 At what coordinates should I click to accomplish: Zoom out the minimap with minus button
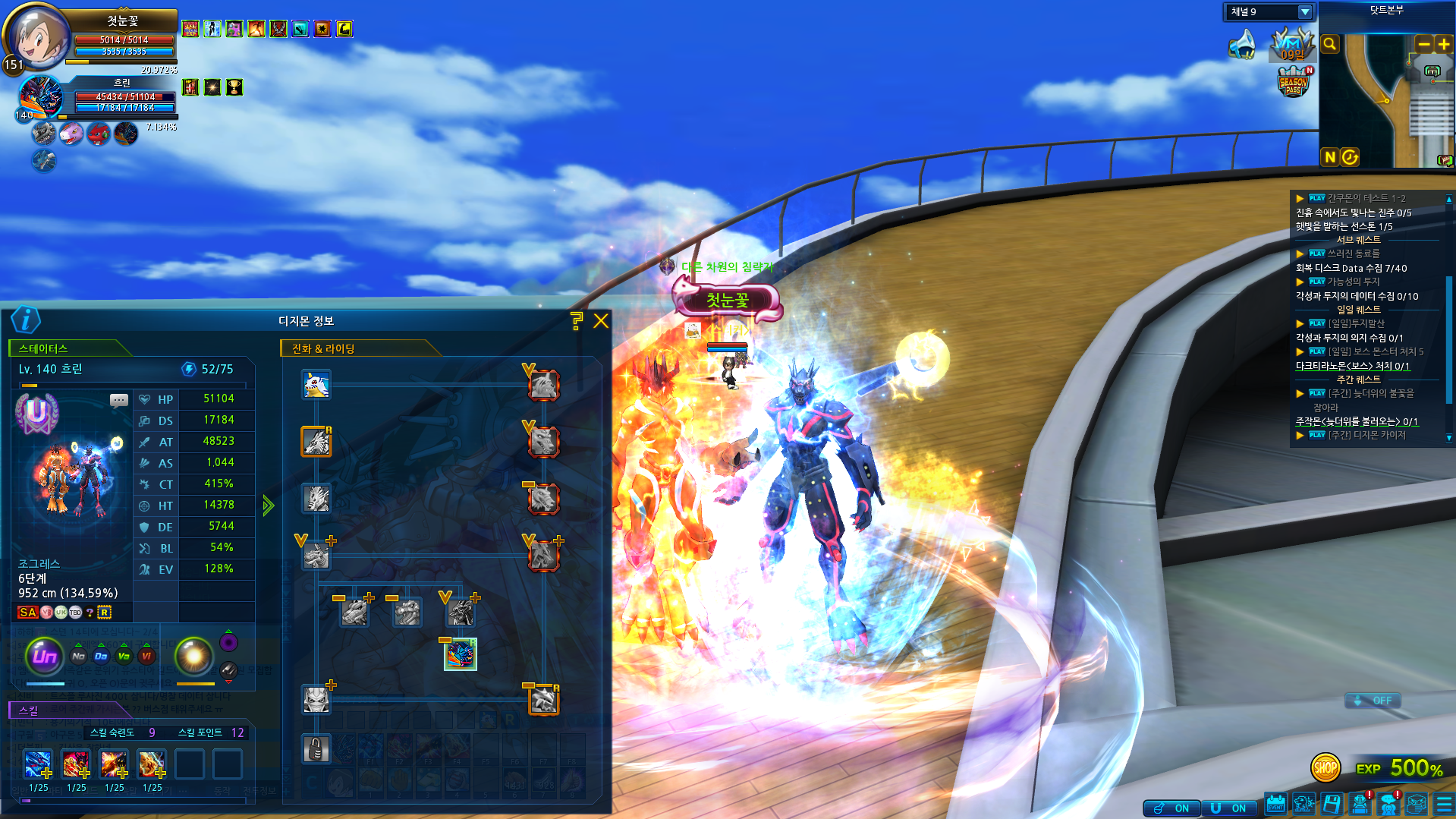[1424, 44]
